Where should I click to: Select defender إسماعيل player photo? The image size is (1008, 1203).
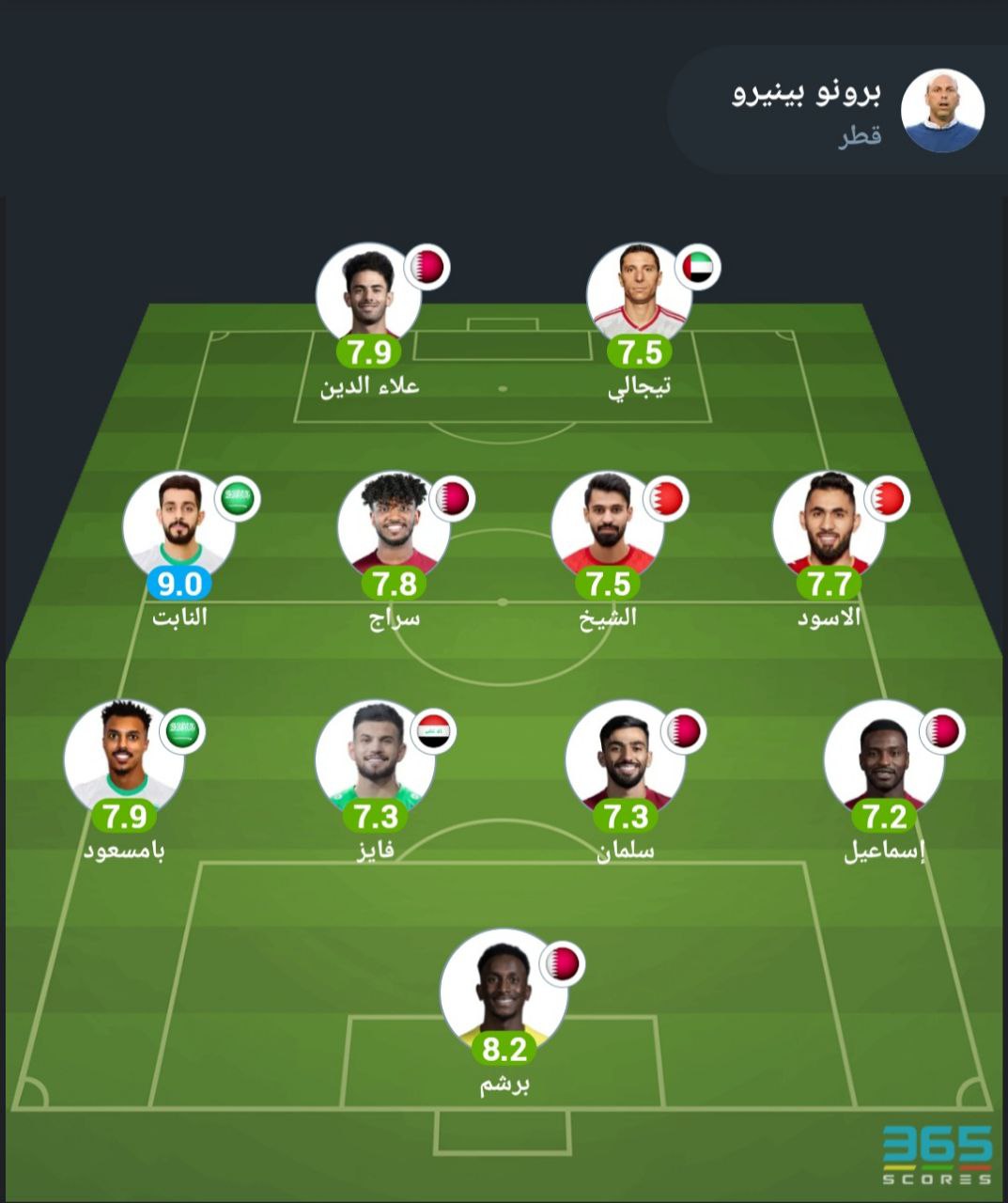(x=883, y=754)
